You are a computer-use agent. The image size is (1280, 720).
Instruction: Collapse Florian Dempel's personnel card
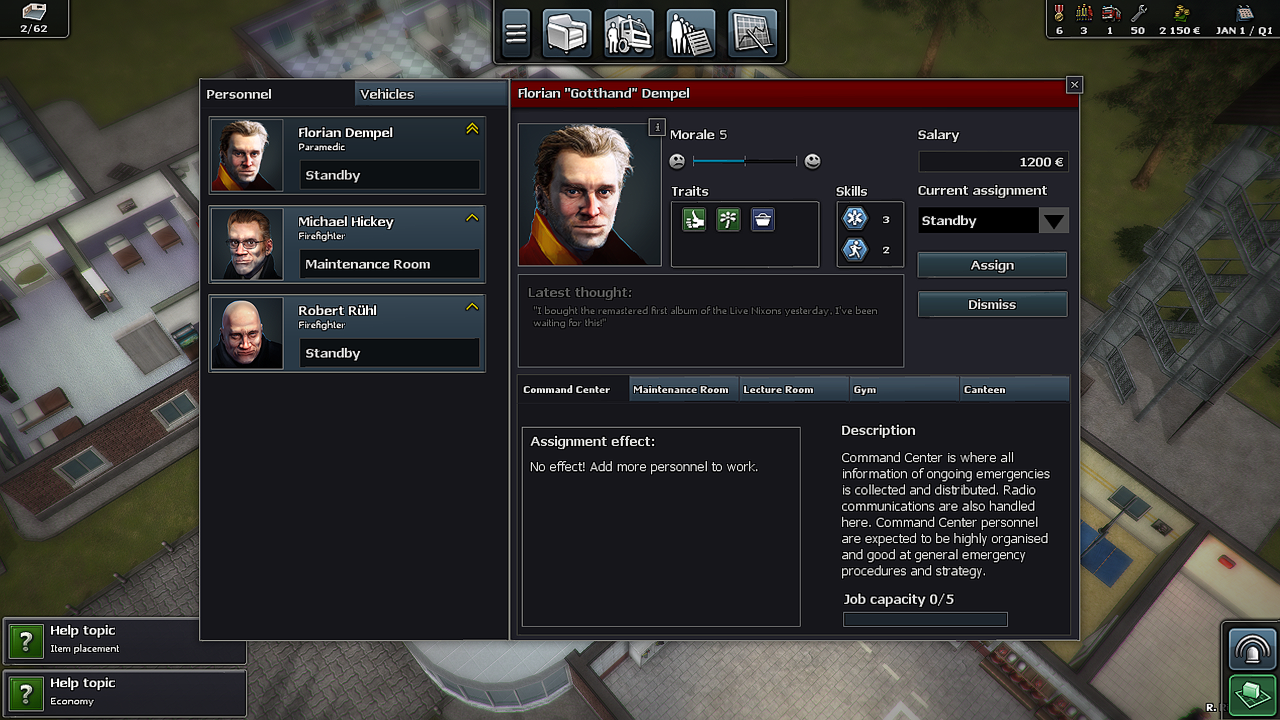click(471, 129)
